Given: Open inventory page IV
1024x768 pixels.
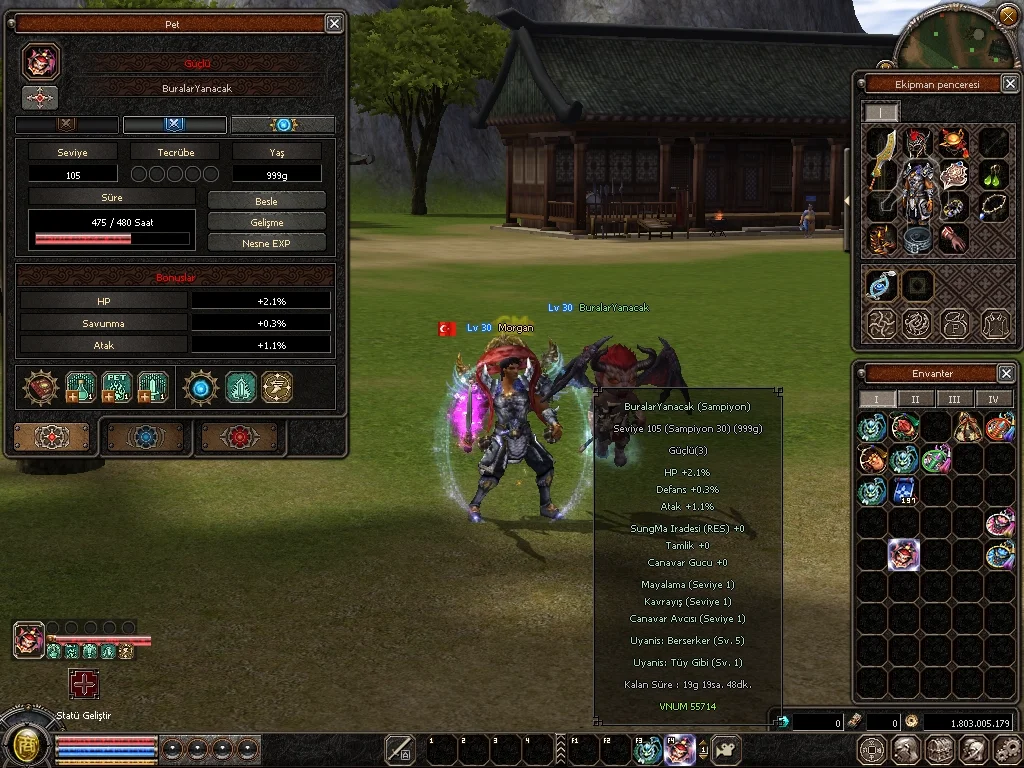Looking at the screenshot, I should click(993, 399).
